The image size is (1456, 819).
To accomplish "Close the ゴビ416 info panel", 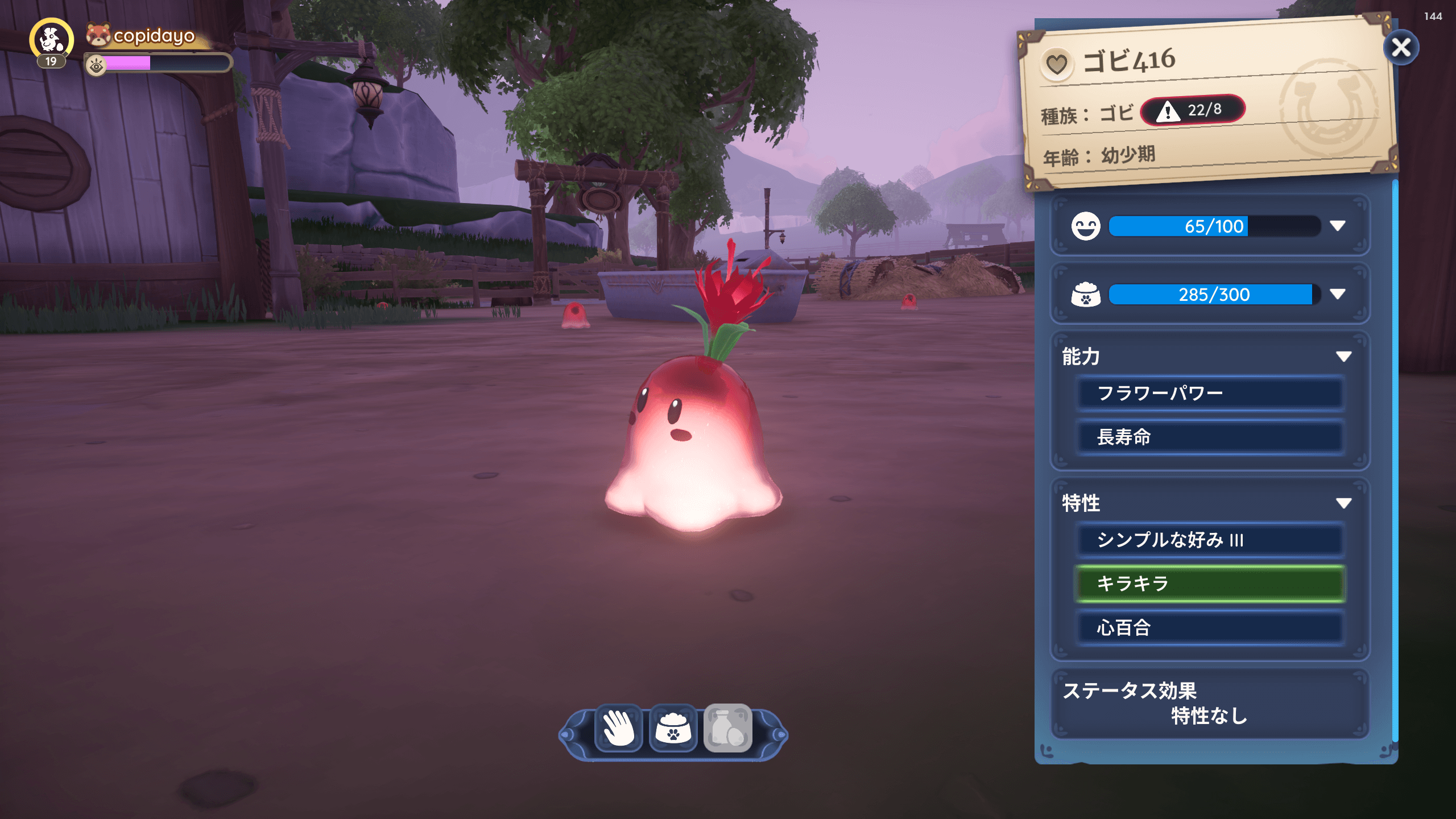I will tap(1400, 48).
